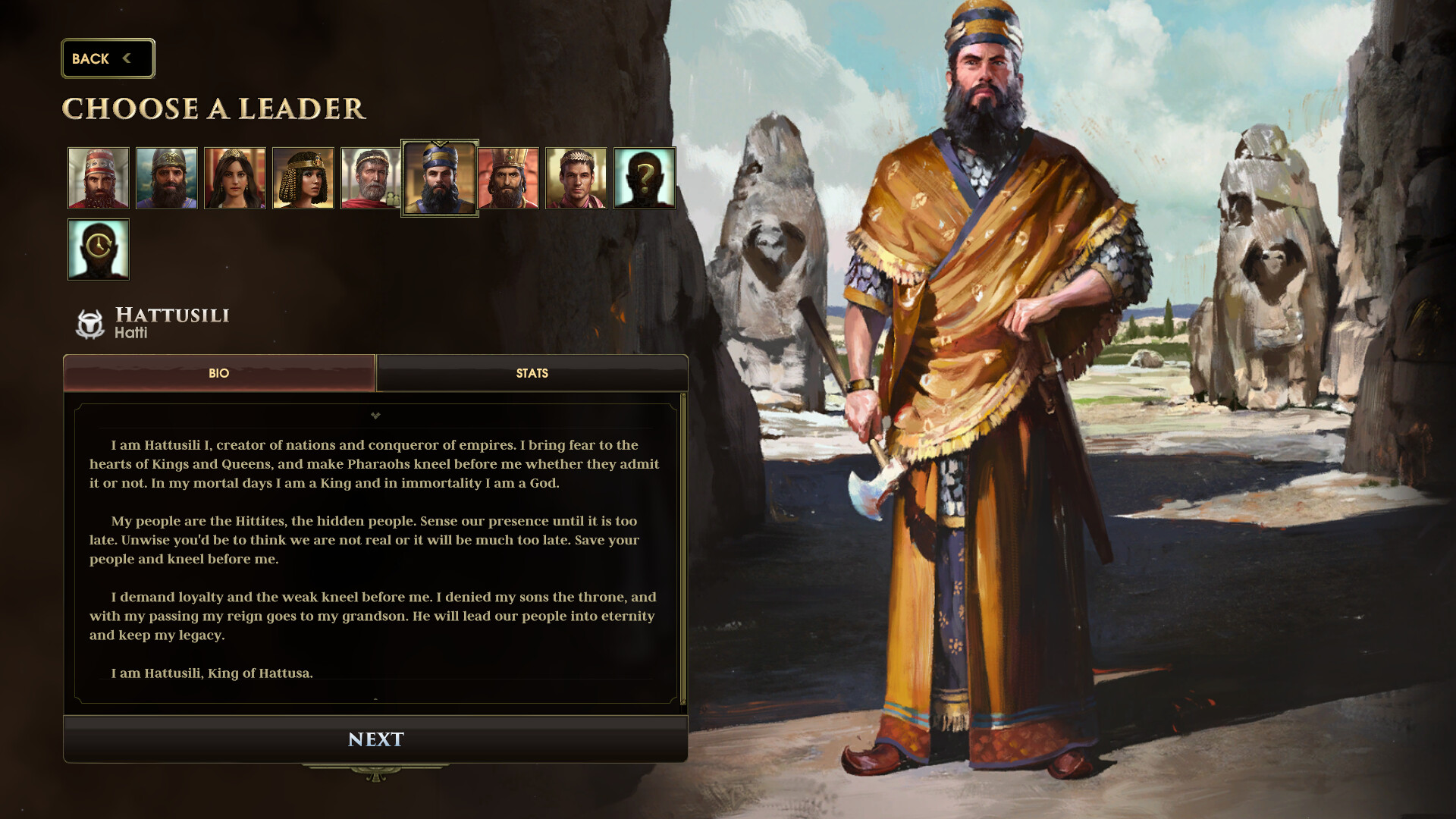
Task: Choose the leader wearing a bronze helmet
Action: coord(167,178)
